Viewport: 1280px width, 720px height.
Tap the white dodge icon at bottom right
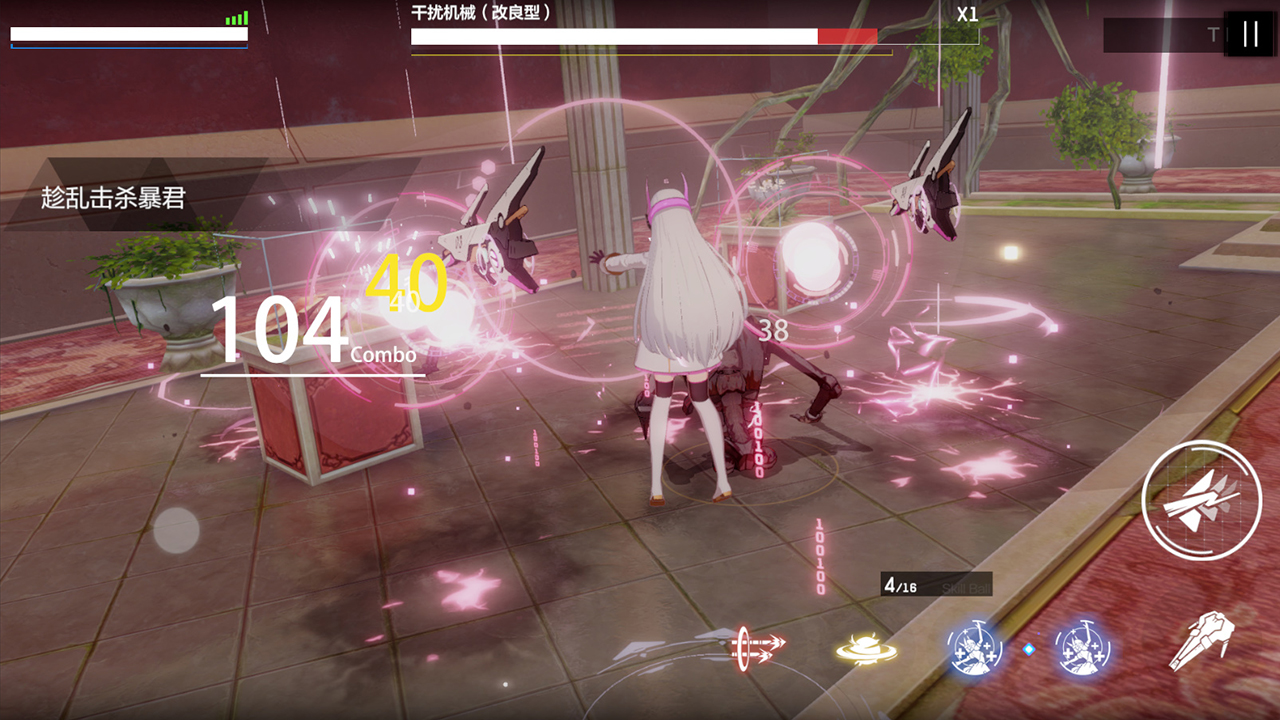point(1202,641)
